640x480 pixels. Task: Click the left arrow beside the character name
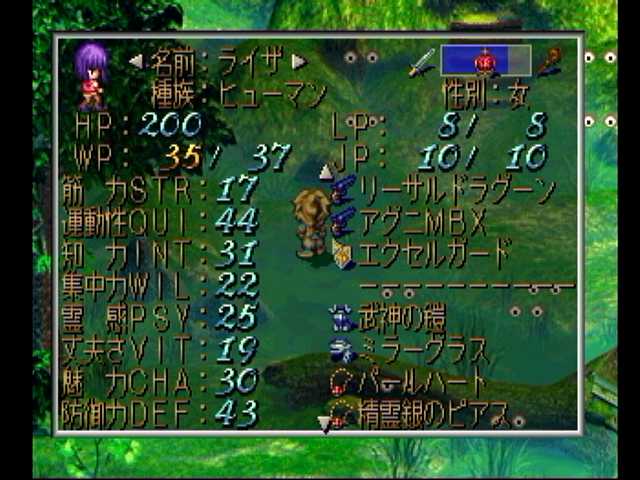(135, 62)
